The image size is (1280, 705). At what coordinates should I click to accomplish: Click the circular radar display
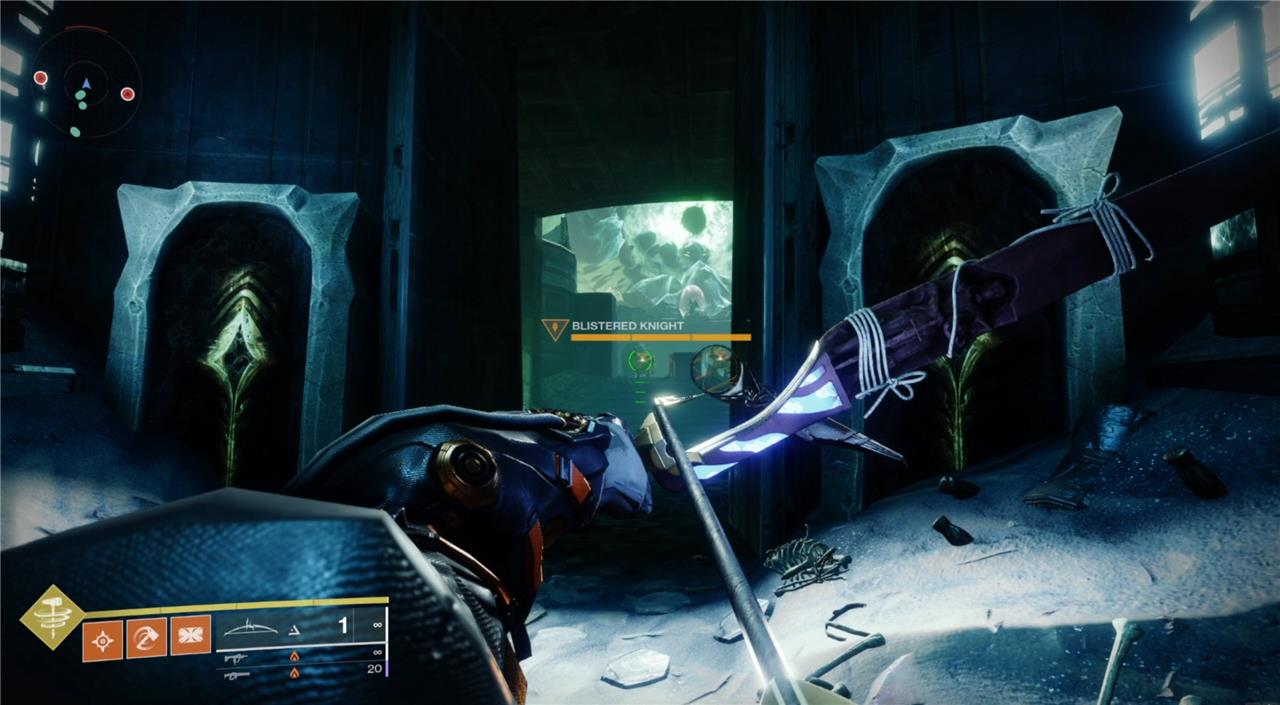point(85,81)
